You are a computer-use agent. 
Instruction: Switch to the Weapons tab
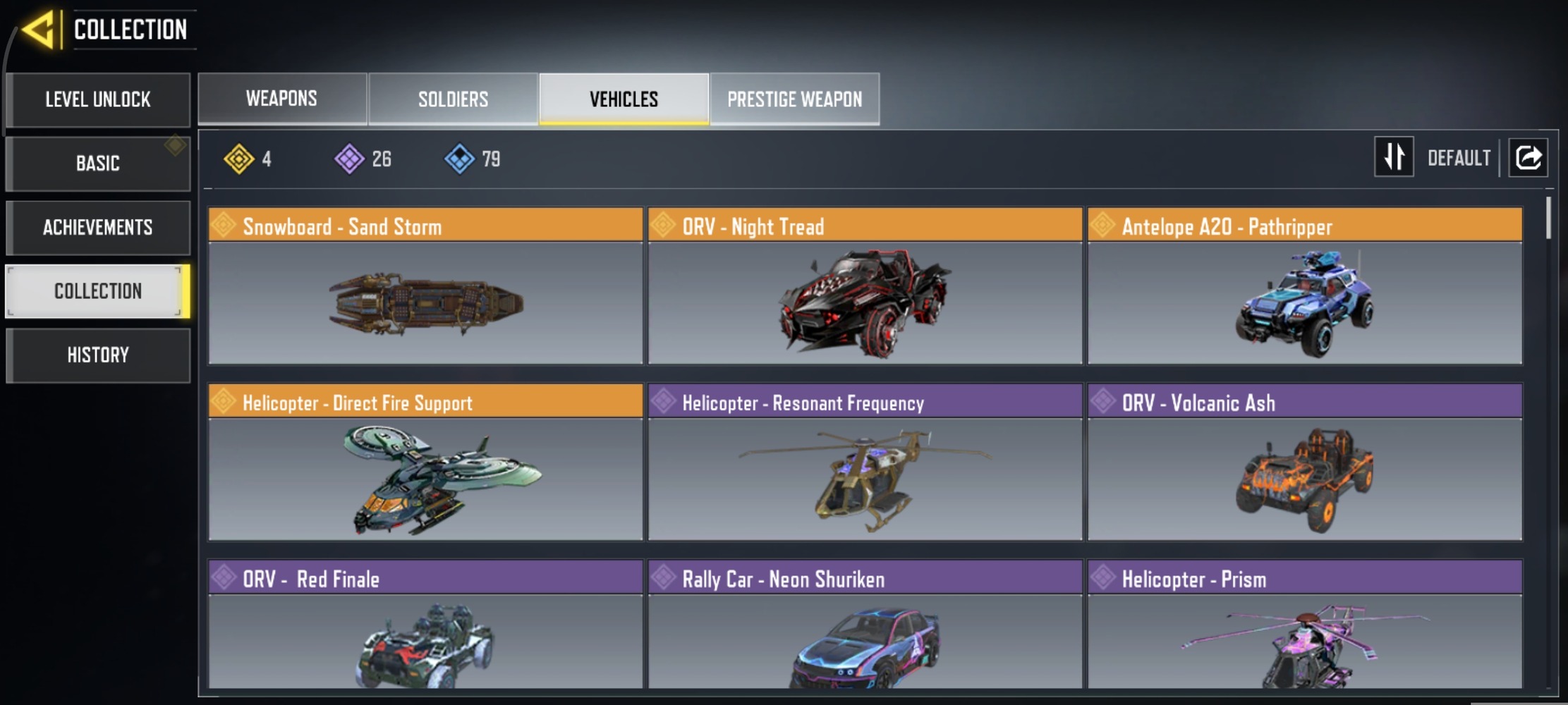tap(281, 99)
